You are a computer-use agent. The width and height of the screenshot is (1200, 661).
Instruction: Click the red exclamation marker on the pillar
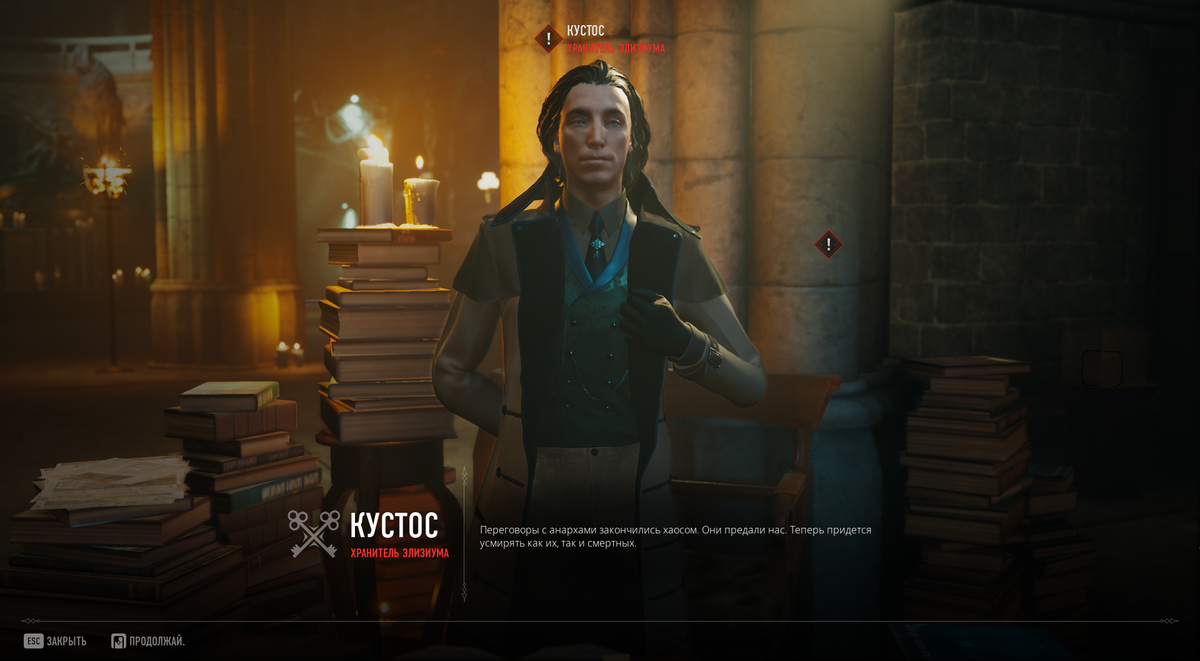coord(828,244)
